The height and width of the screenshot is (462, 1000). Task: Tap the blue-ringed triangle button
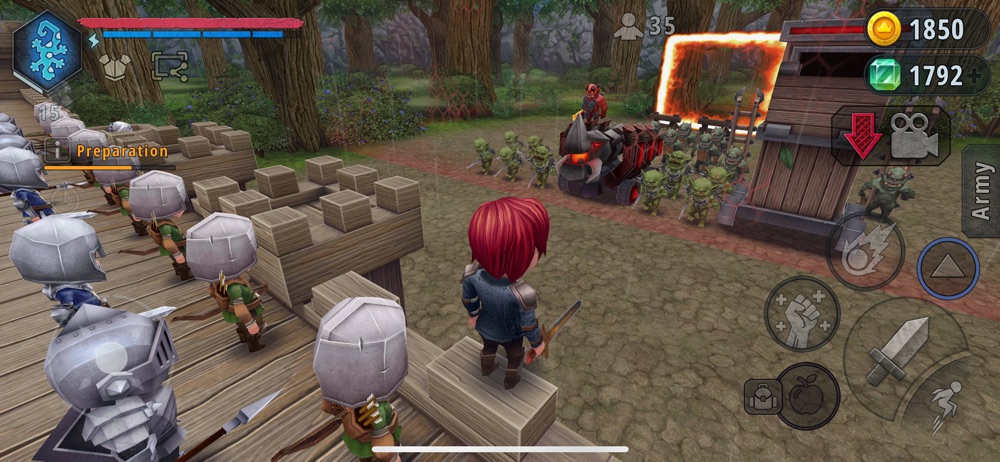pos(947,268)
